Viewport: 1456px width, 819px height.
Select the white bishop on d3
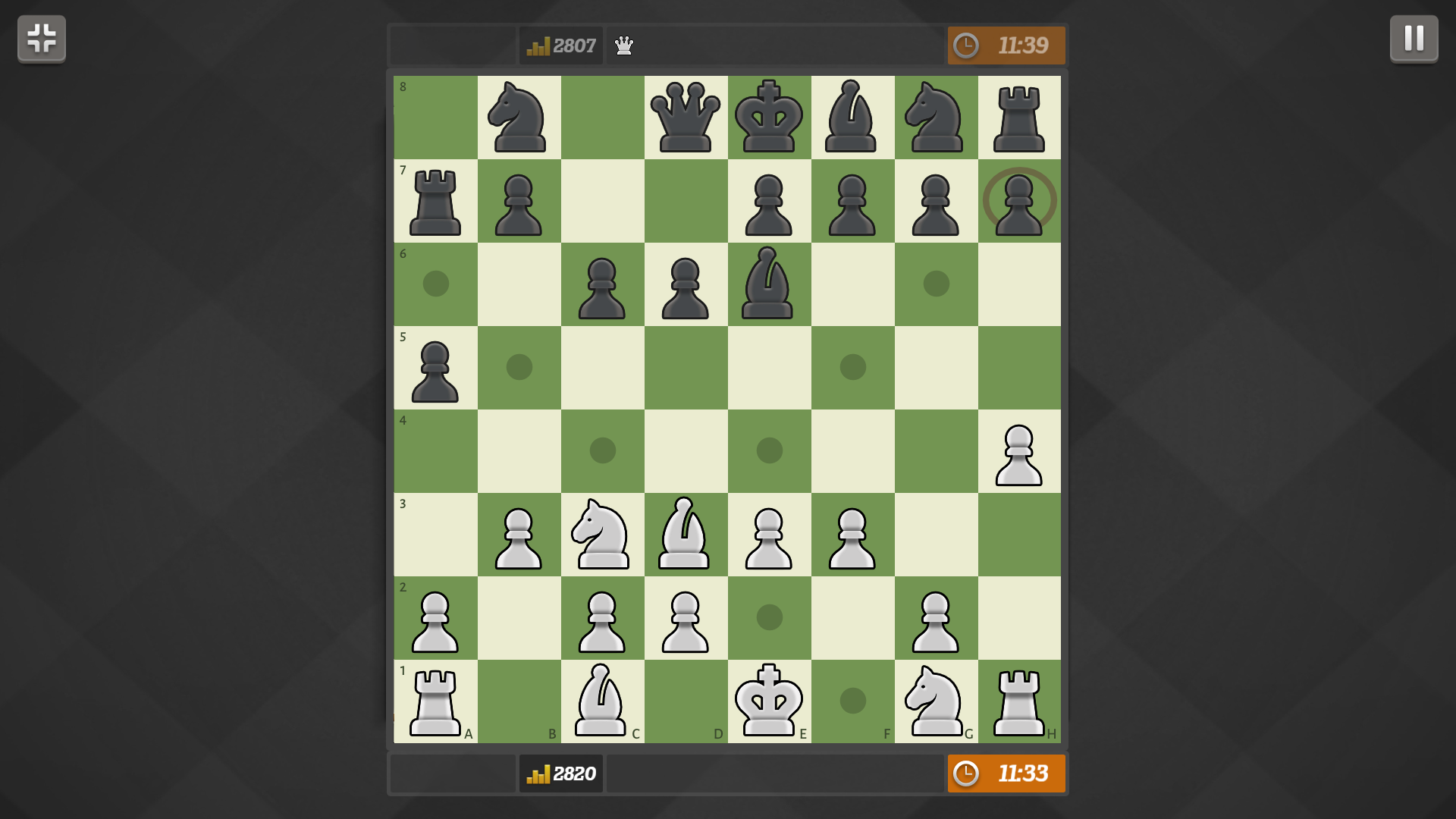pos(686,535)
